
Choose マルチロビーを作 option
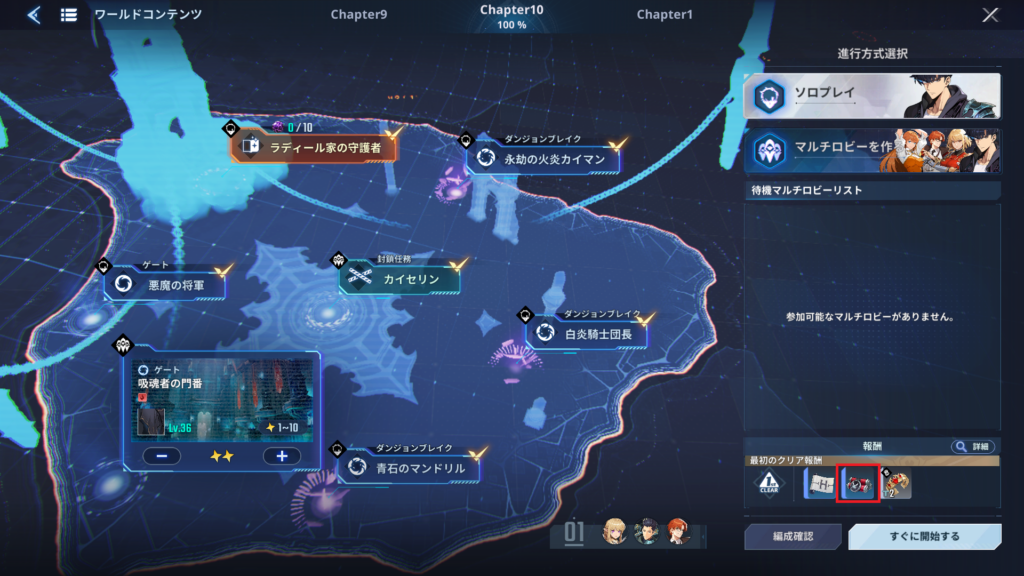(871, 150)
